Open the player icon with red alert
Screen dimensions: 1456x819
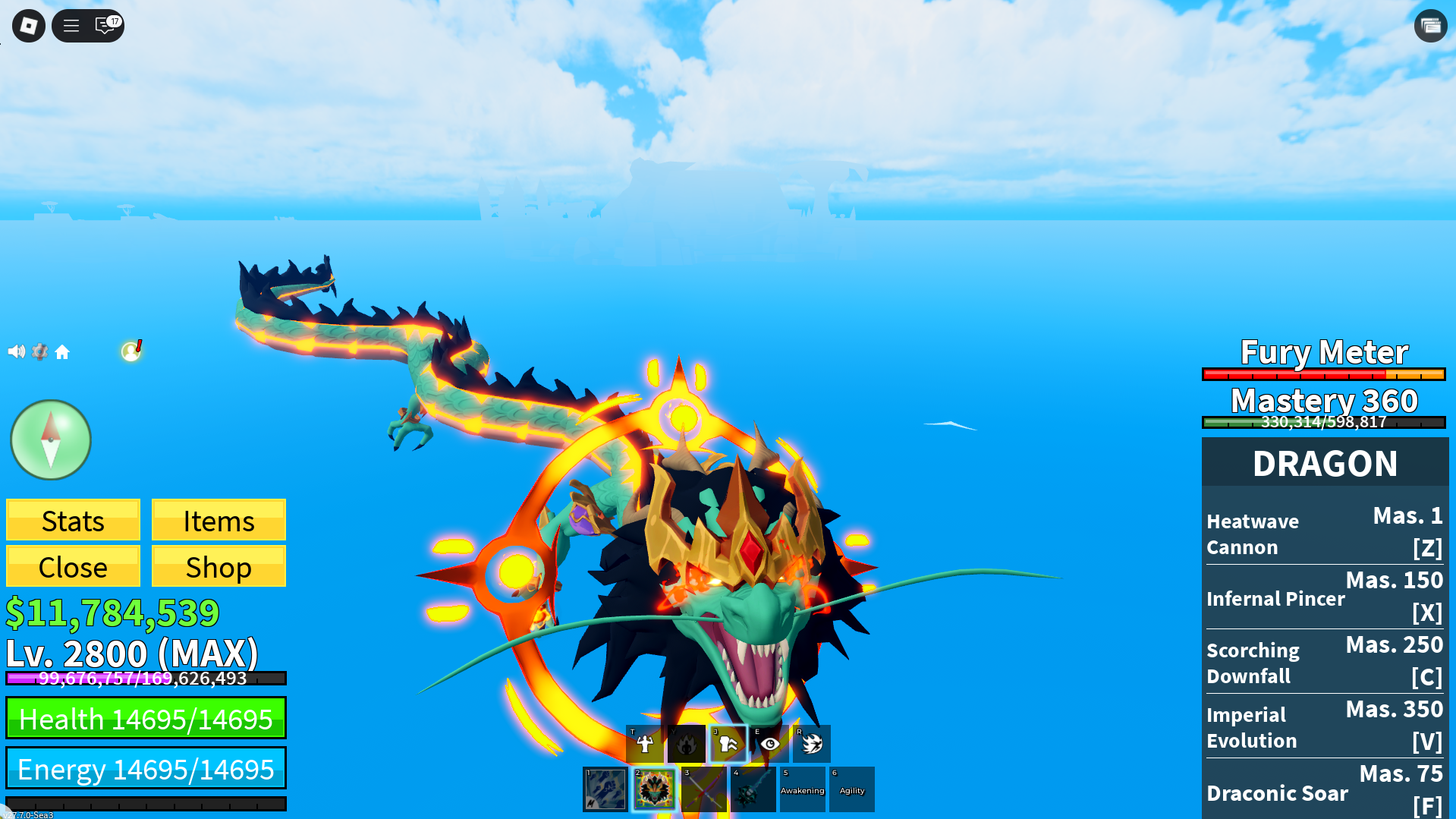131,351
